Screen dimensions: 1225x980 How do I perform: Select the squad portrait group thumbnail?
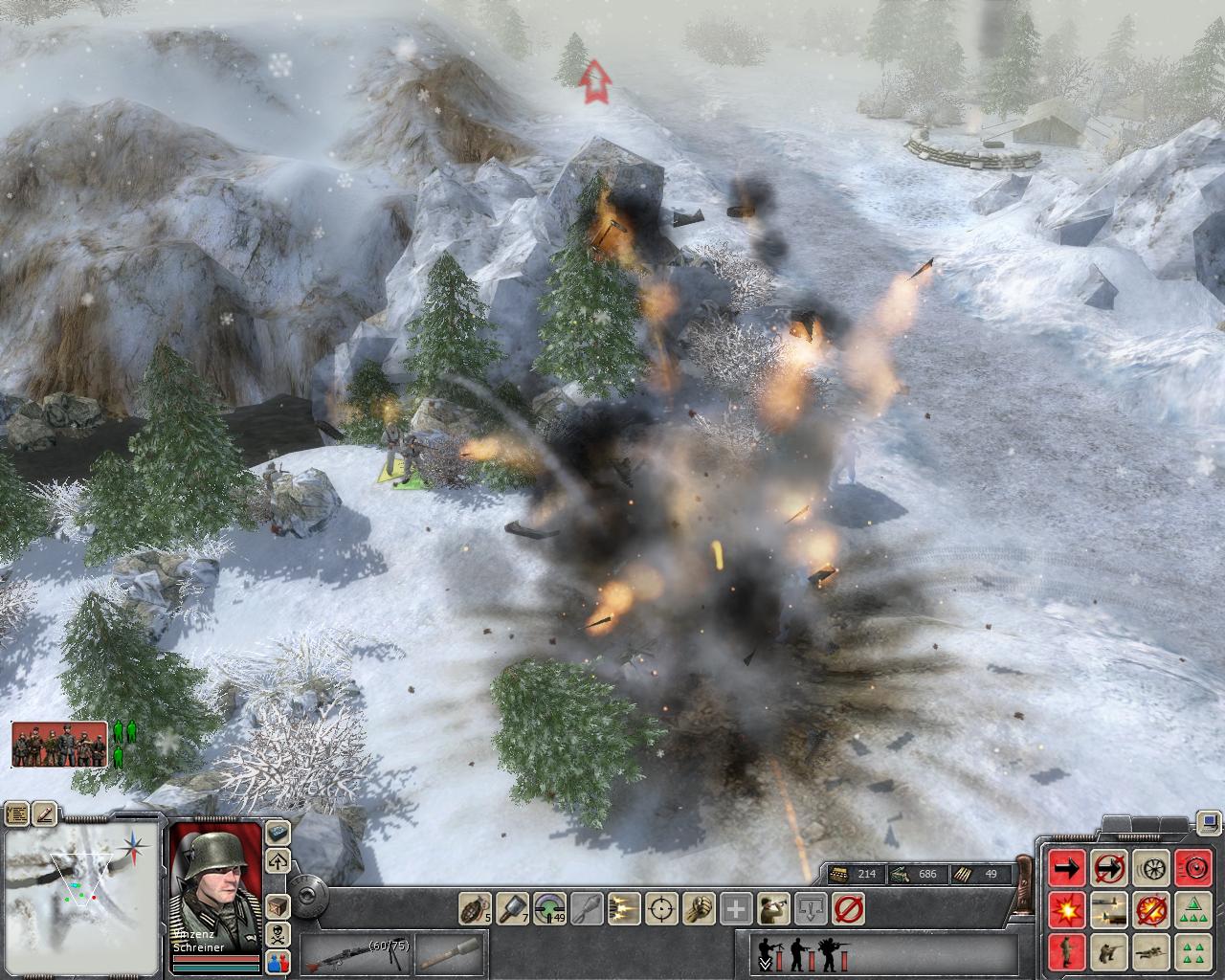(x=59, y=744)
